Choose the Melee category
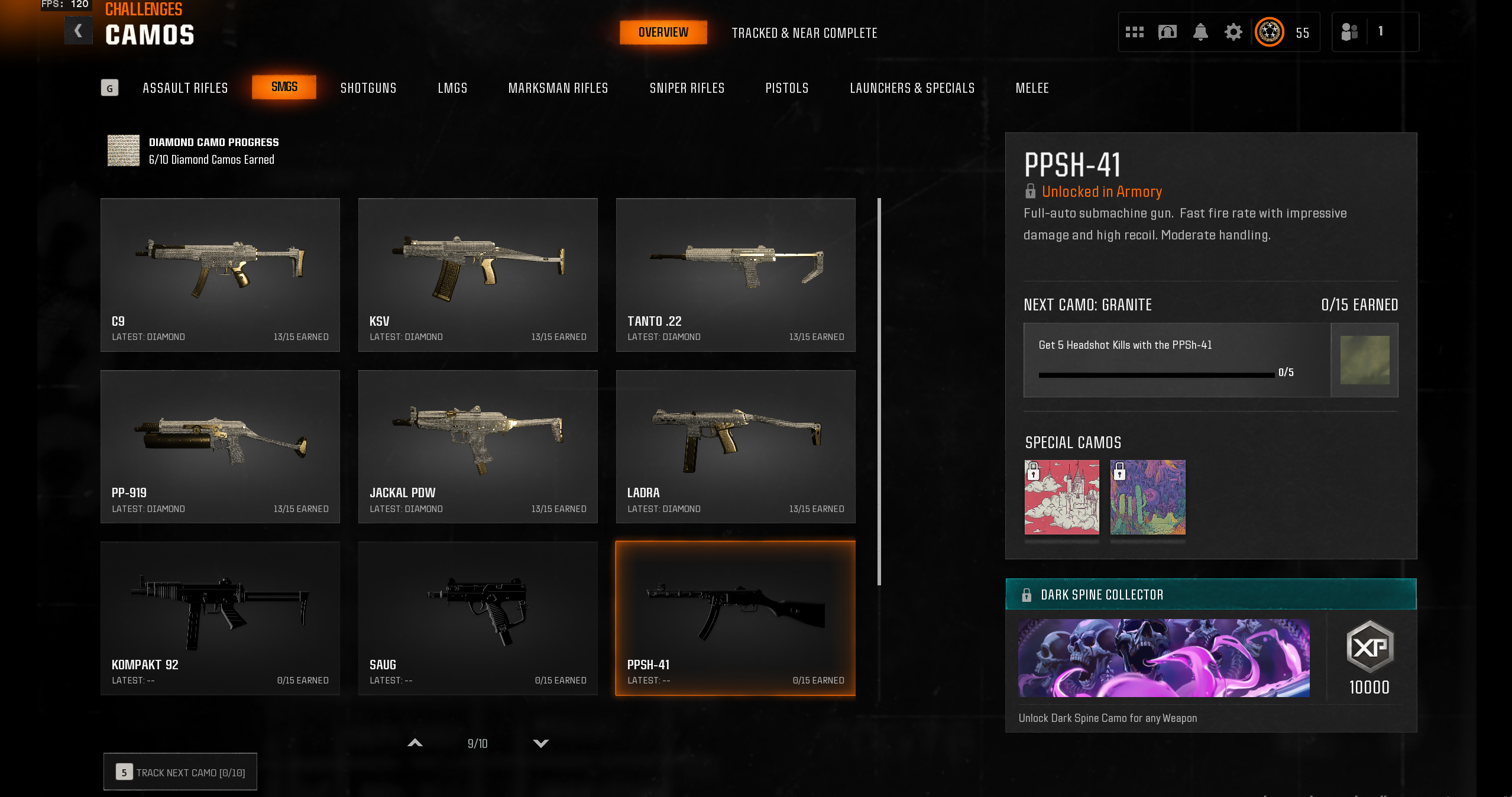The image size is (1512, 797). (x=1032, y=88)
